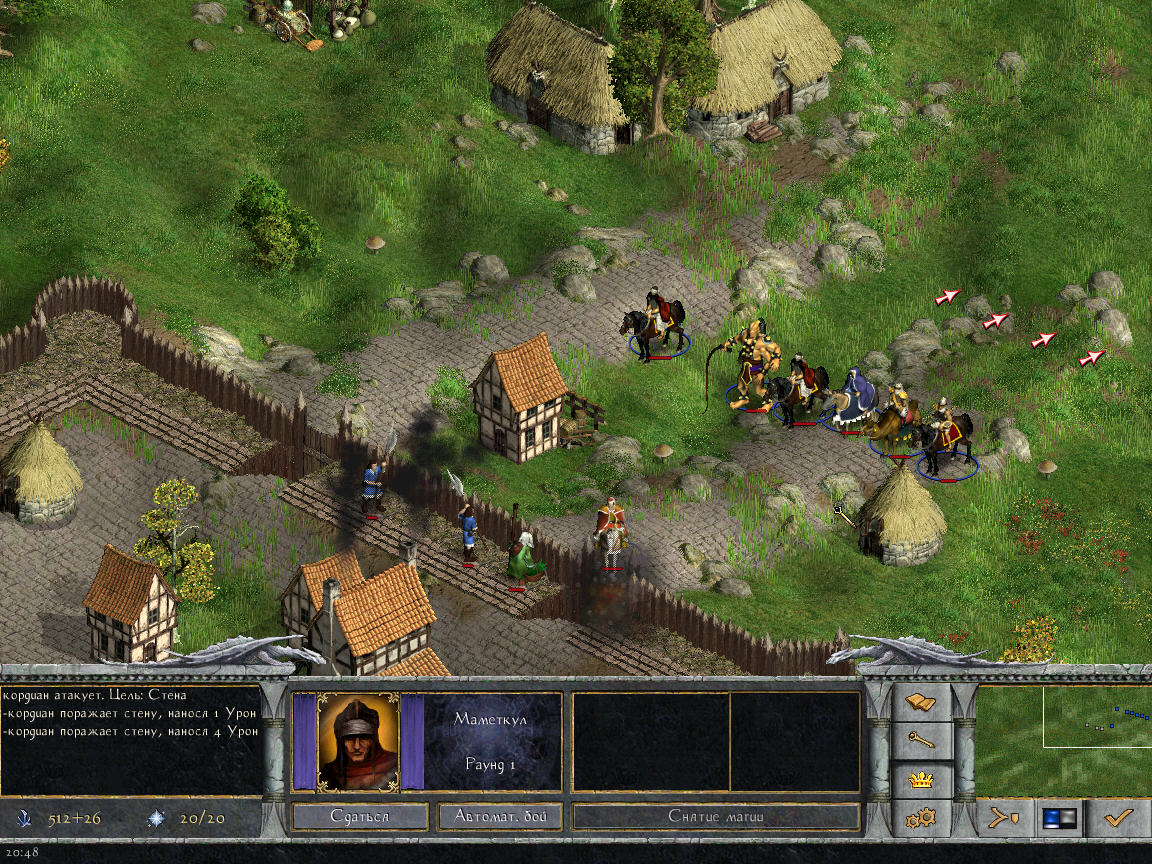Open the spellbook with the book icon

(920, 703)
